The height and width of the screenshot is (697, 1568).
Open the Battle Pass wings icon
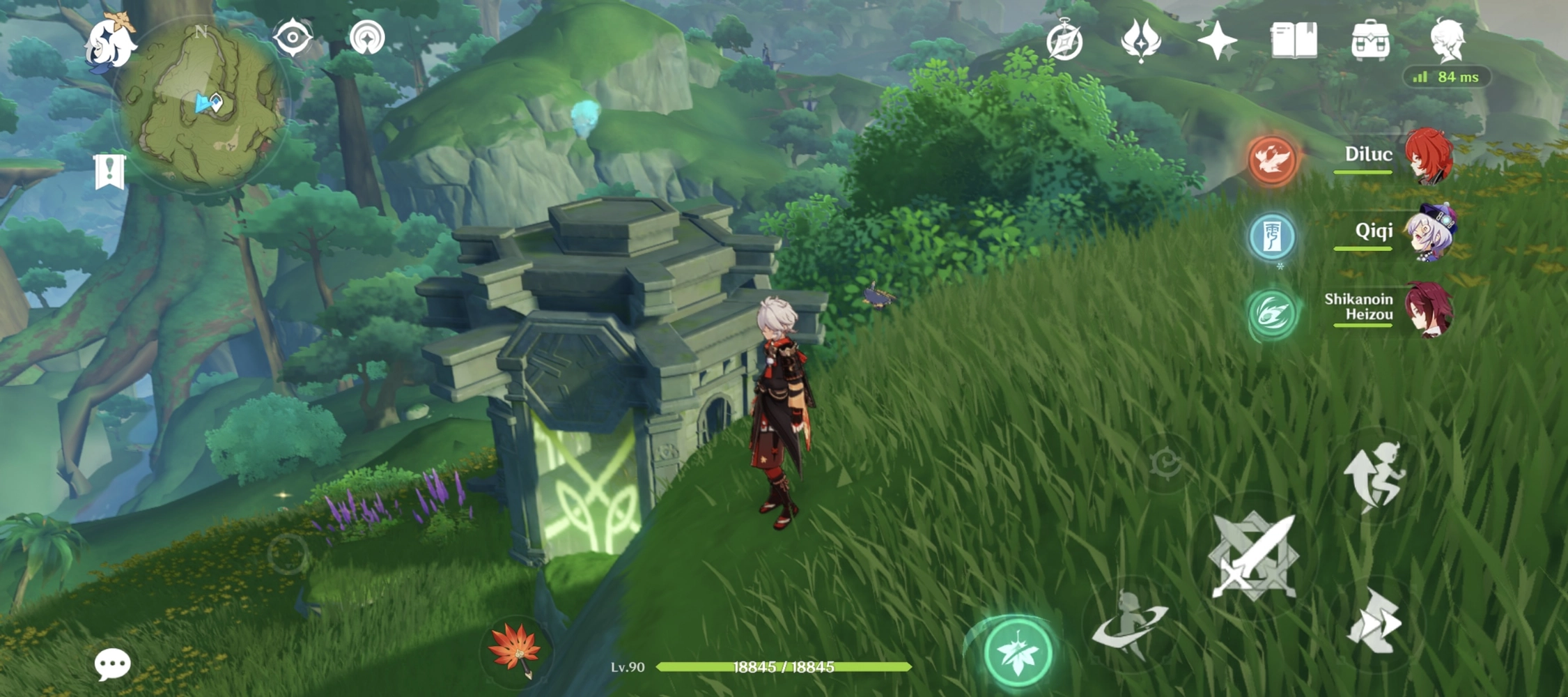[x=1140, y=43]
